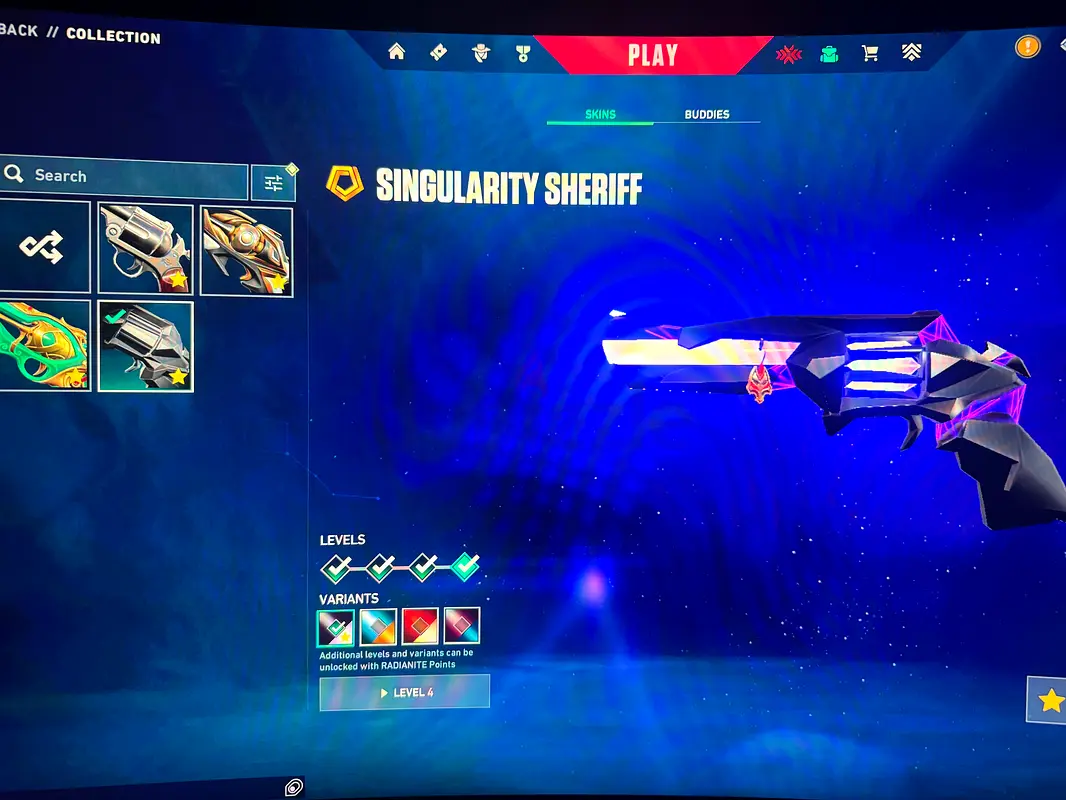Open the agents hat icon in navigation

481,53
